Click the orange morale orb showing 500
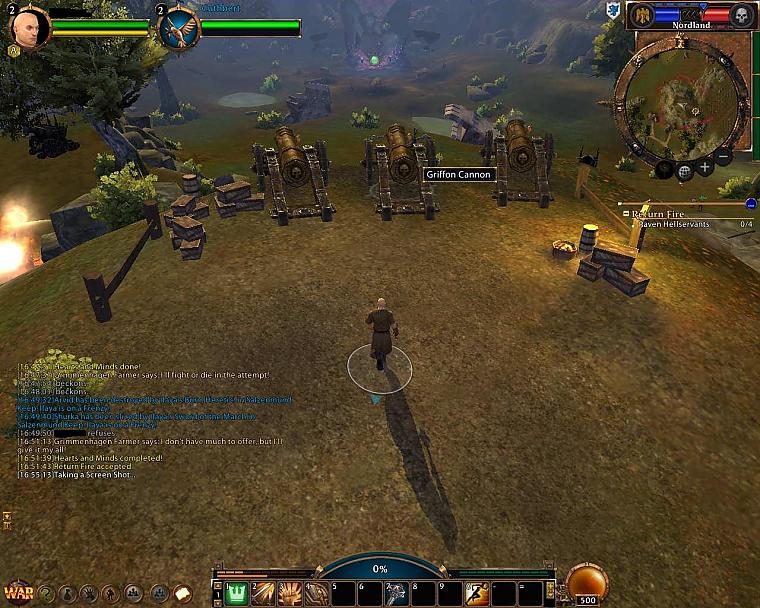Screen dimensions: 760x608 click(x=586, y=584)
